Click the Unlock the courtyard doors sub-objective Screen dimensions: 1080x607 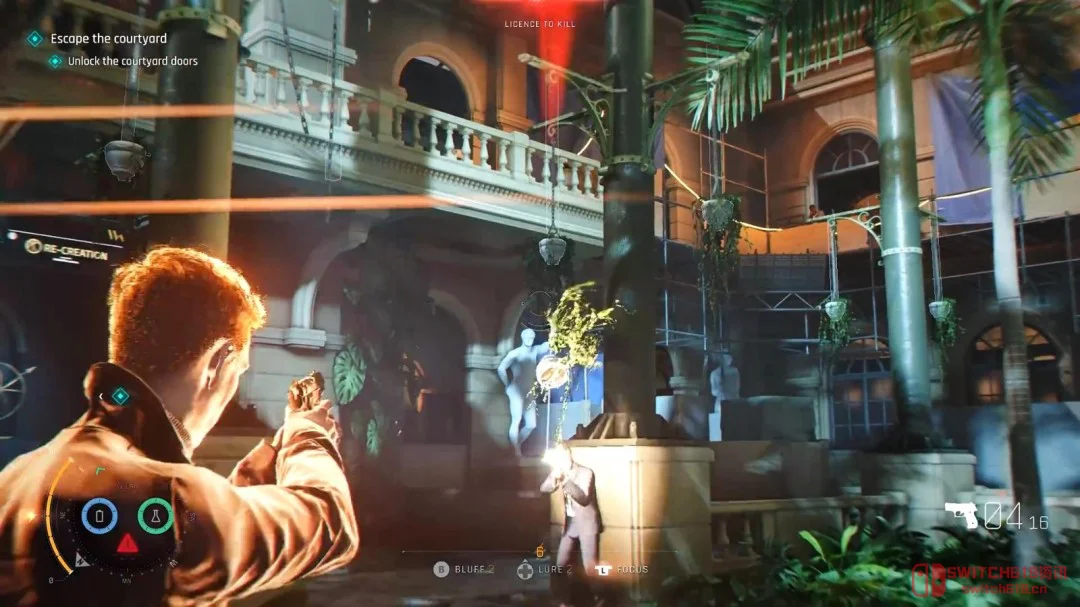[x=132, y=61]
